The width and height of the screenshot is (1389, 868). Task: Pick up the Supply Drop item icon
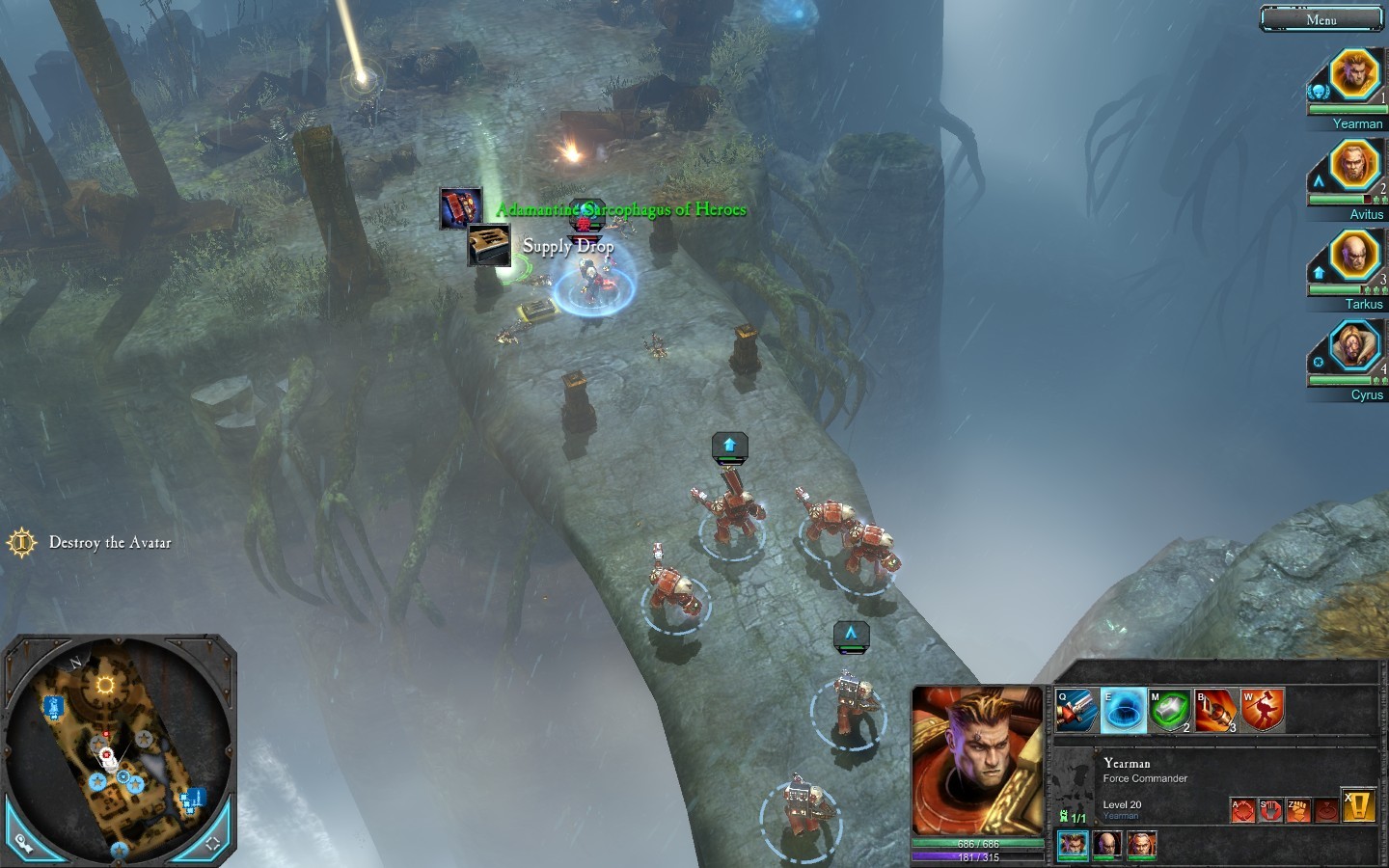(489, 245)
